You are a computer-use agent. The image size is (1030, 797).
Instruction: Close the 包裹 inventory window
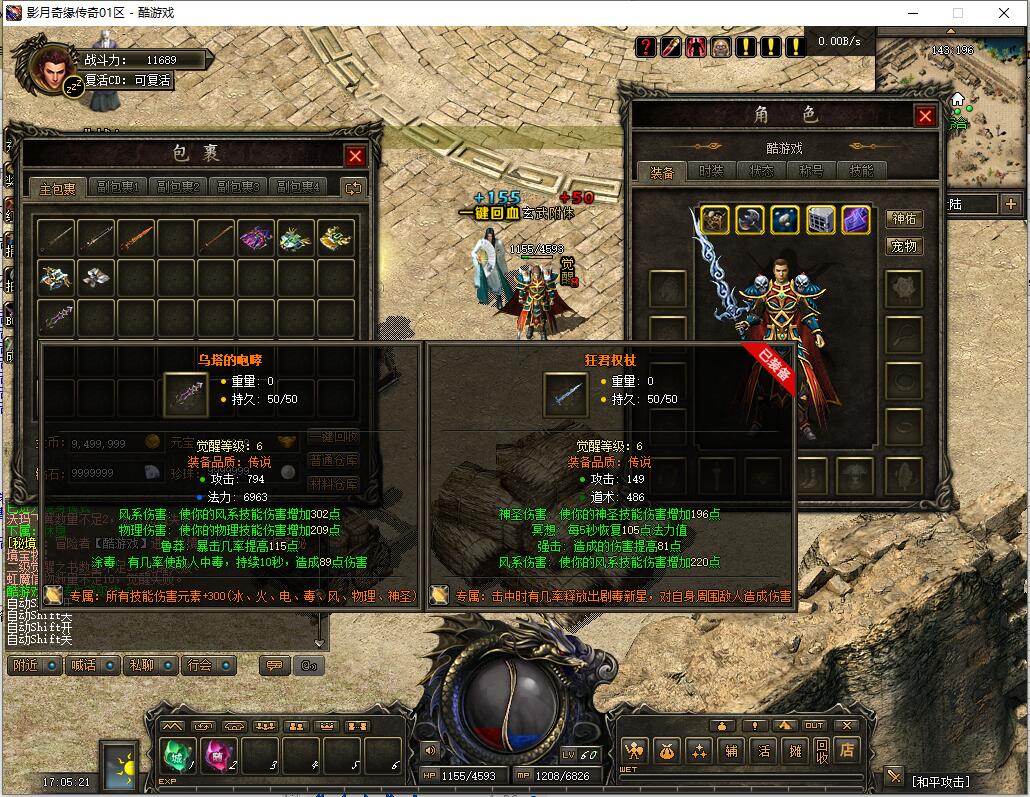(355, 156)
